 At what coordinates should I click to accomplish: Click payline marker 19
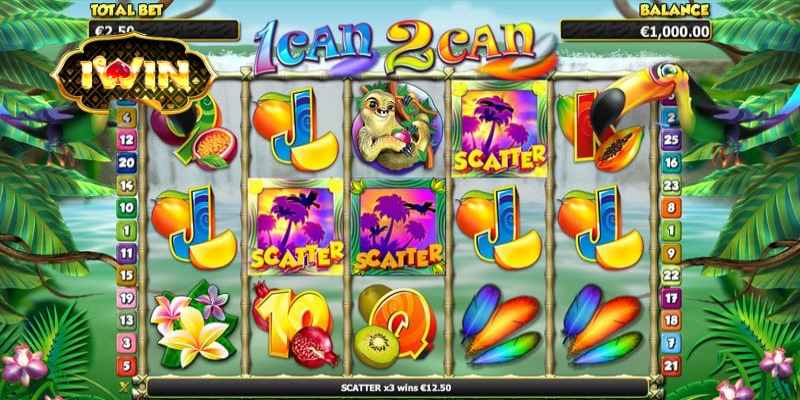(x=127, y=298)
